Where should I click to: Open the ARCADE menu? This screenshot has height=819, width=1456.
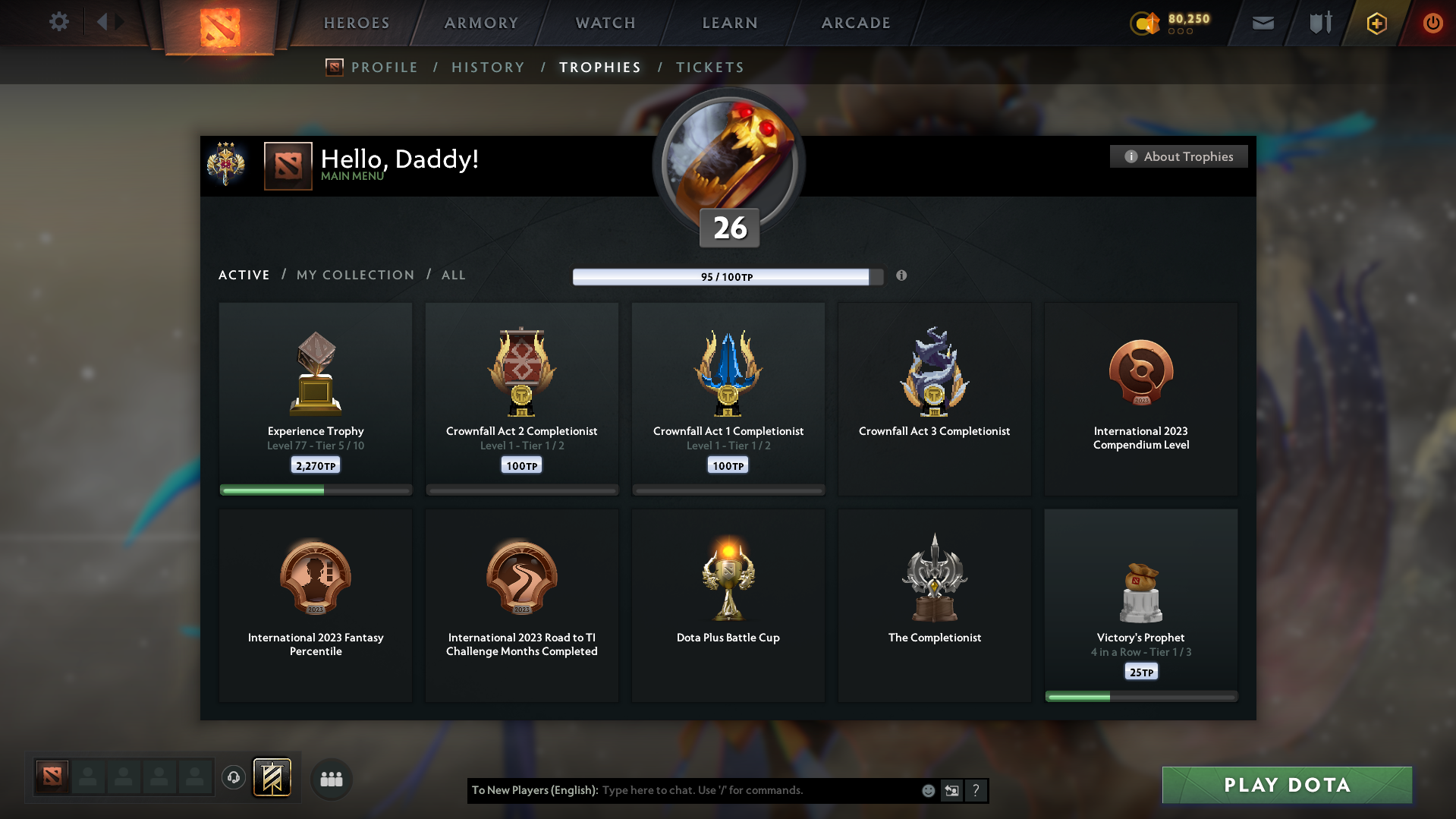click(x=856, y=23)
